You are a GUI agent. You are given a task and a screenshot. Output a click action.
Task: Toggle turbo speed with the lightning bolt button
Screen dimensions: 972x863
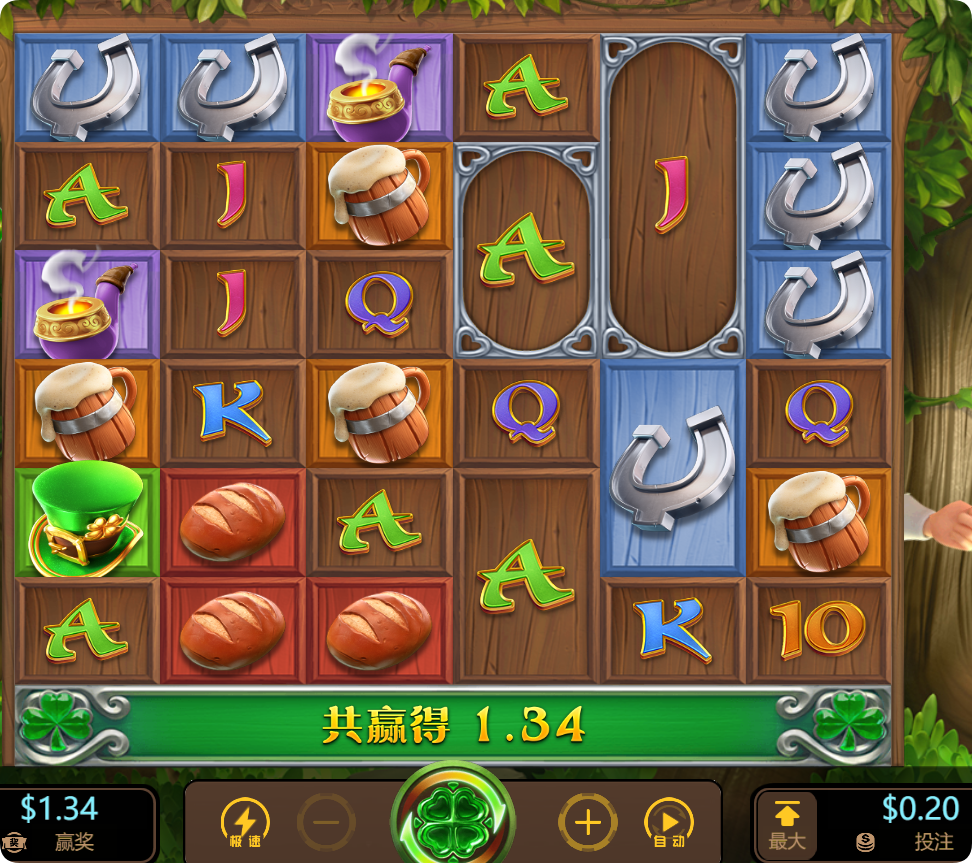[x=244, y=823]
